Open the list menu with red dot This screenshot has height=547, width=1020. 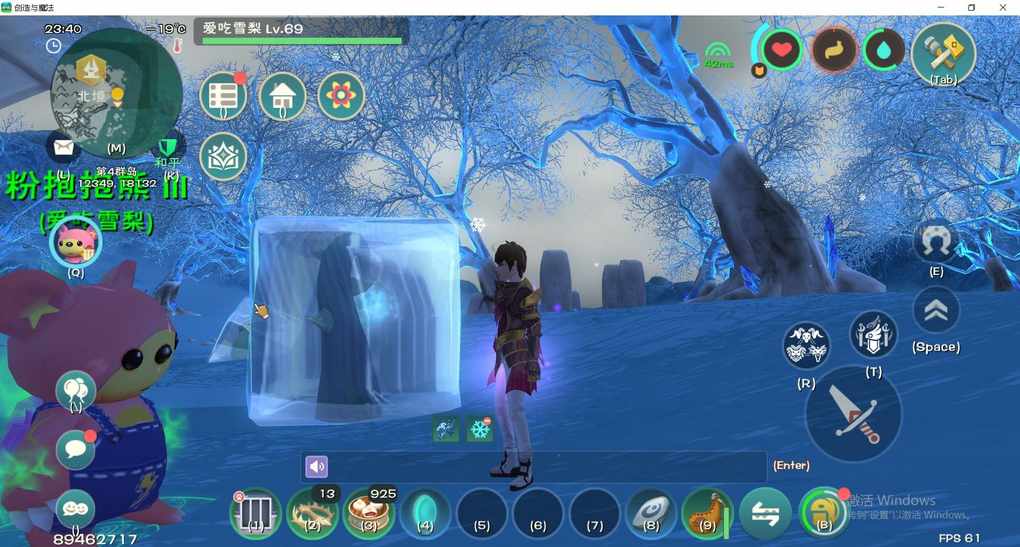[223, 97]
